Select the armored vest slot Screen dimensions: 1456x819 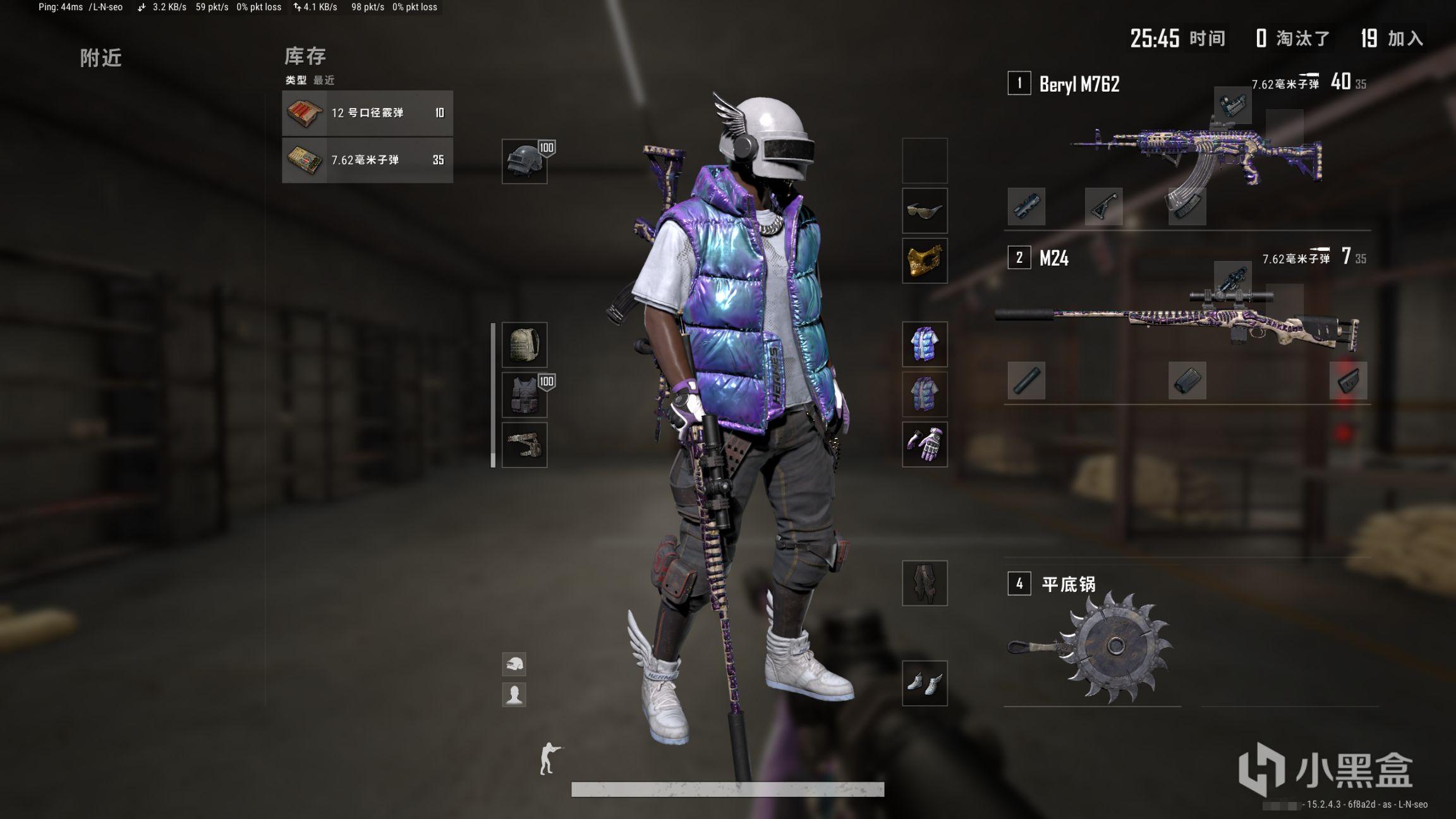tap(525, 395)
